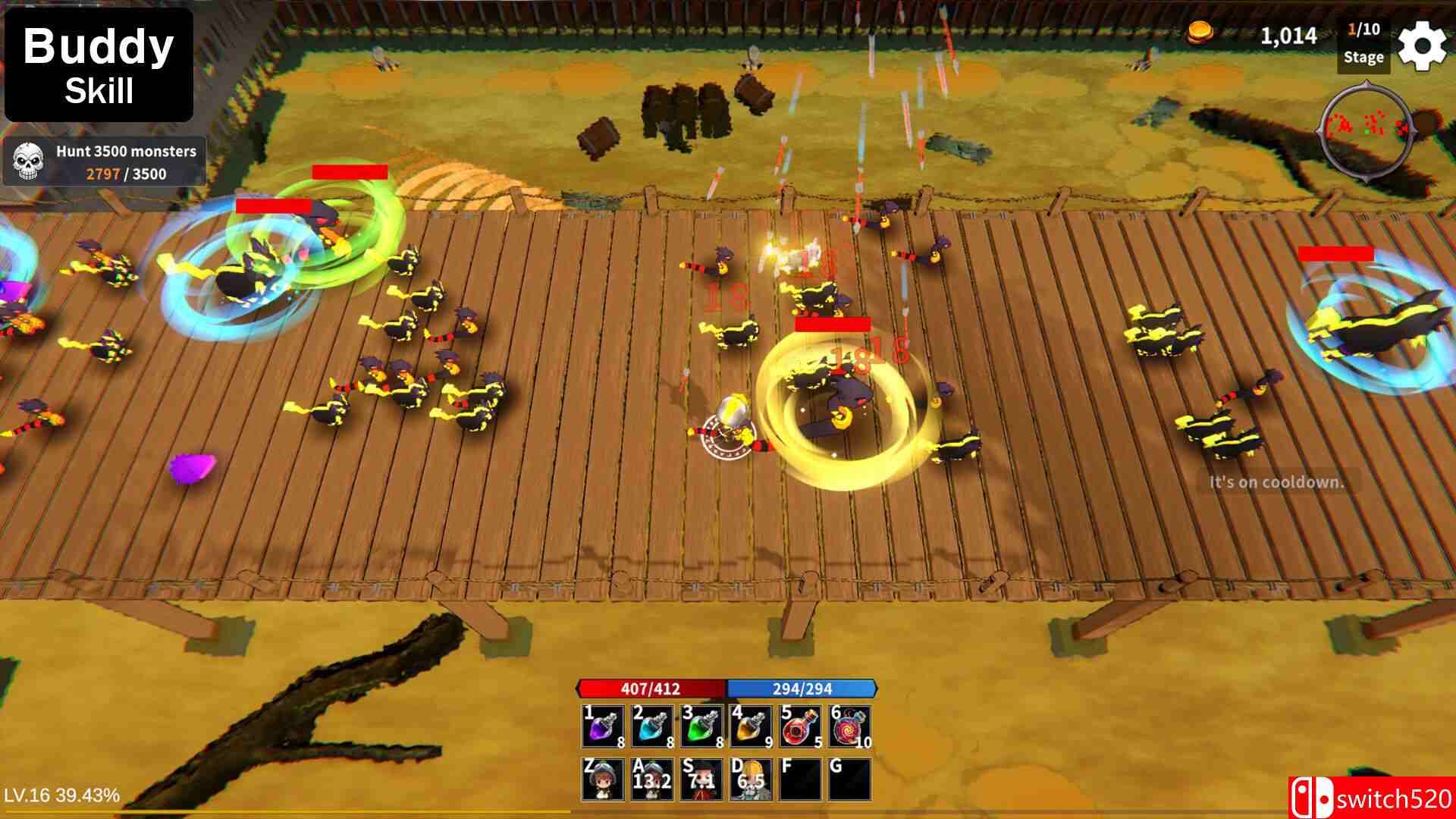
Task: Open the settings gear menu
Action: coord(1423,45)
